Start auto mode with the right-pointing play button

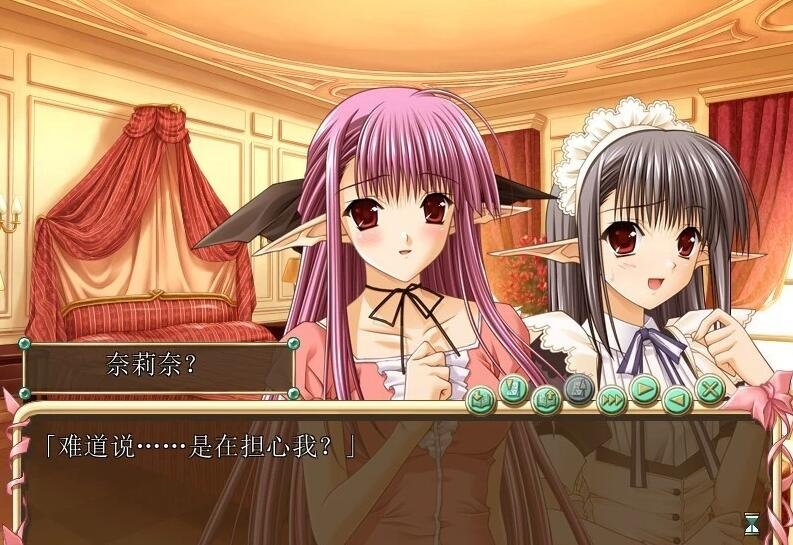[644, 389]
